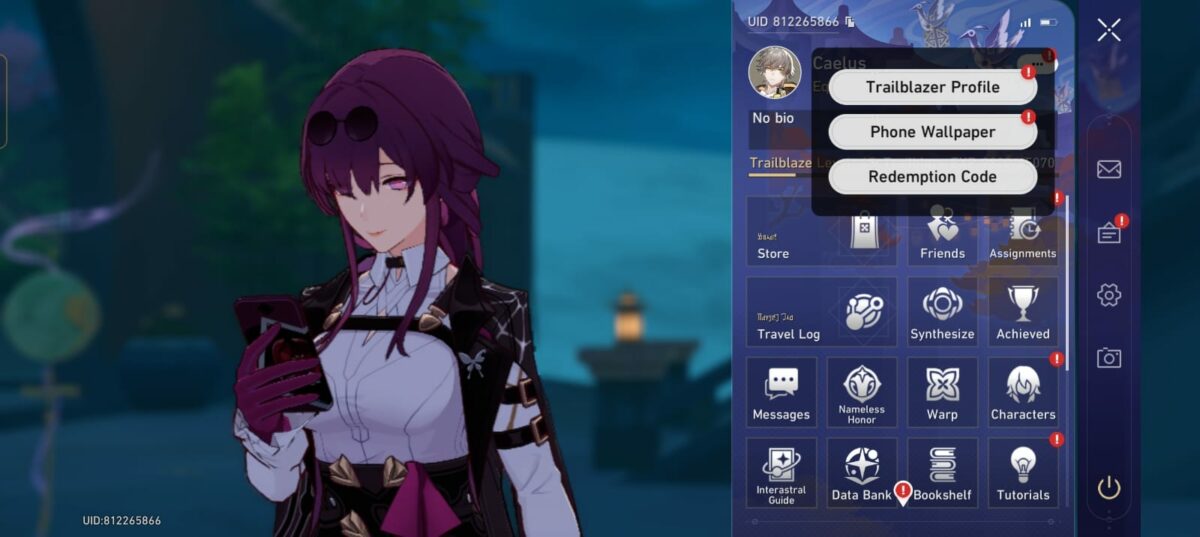Open the Store tile
This screenshot has width=1200, height=537.
pos(820,231)
